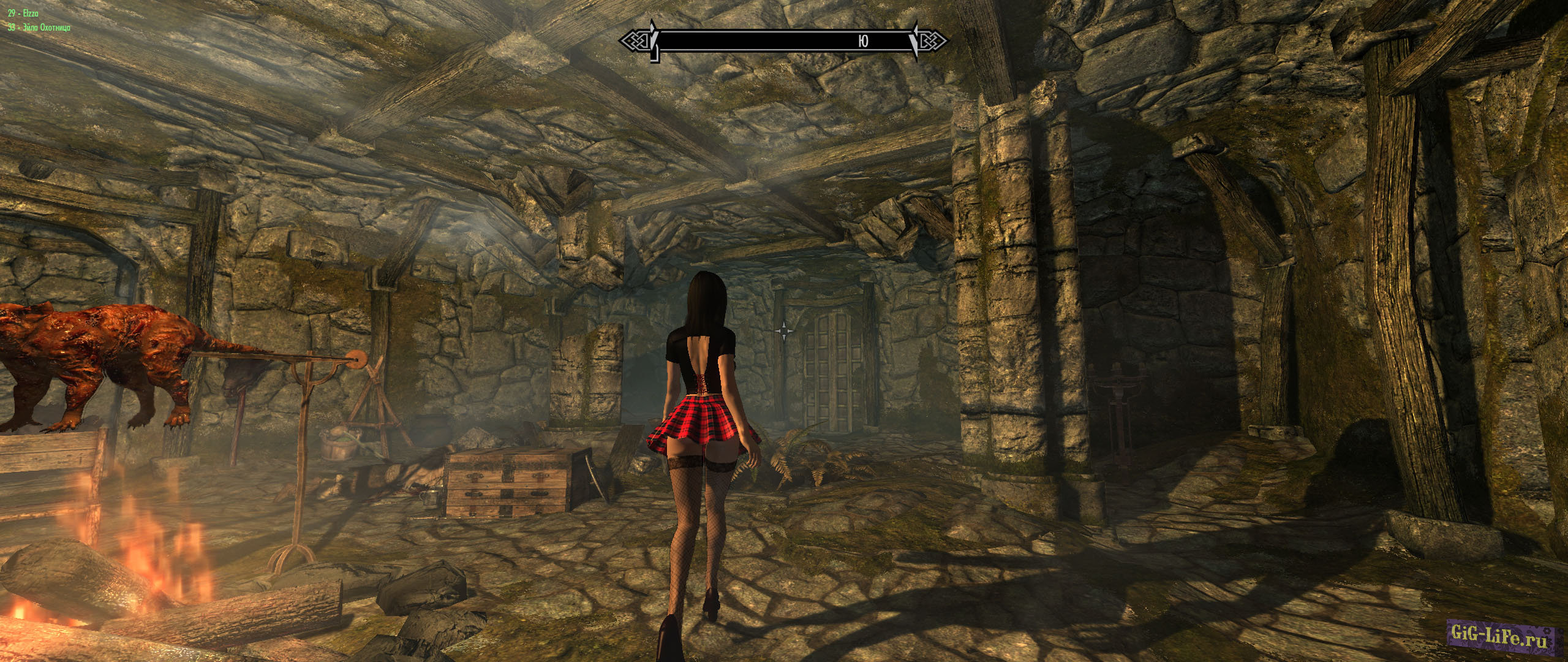Screen dimensions: 1568x662
Task: Click the compass bar showing the Ю marker
Action: (783, 41)
